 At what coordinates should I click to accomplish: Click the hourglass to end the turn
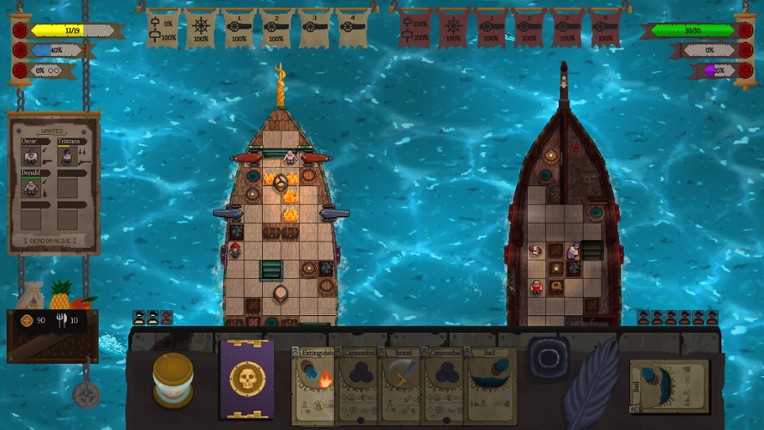coord(173,380)
